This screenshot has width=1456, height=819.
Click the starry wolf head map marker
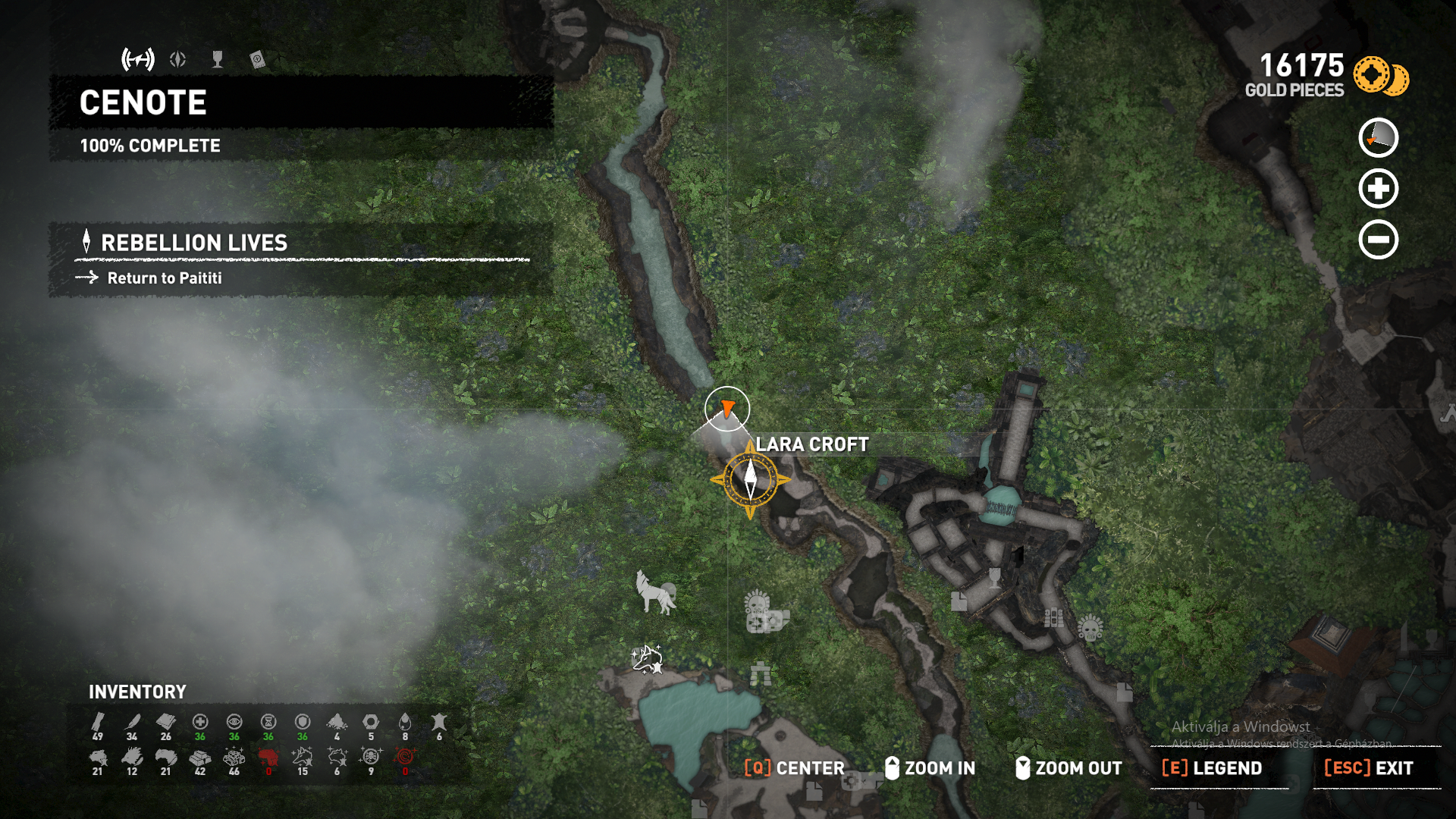pyautogui.click(x=647, y=658)
